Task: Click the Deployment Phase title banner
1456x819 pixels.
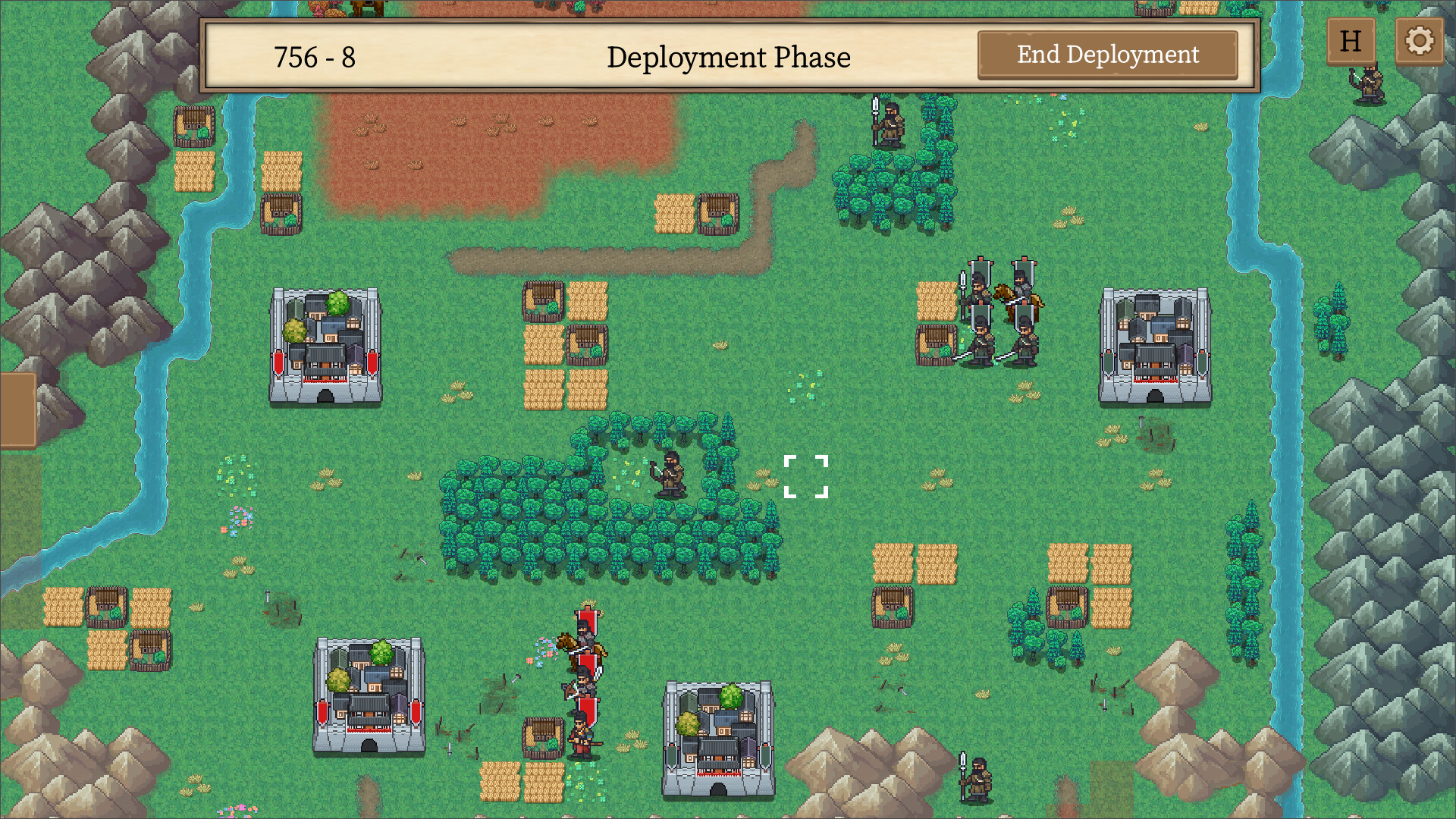Action: click(730, 56)
